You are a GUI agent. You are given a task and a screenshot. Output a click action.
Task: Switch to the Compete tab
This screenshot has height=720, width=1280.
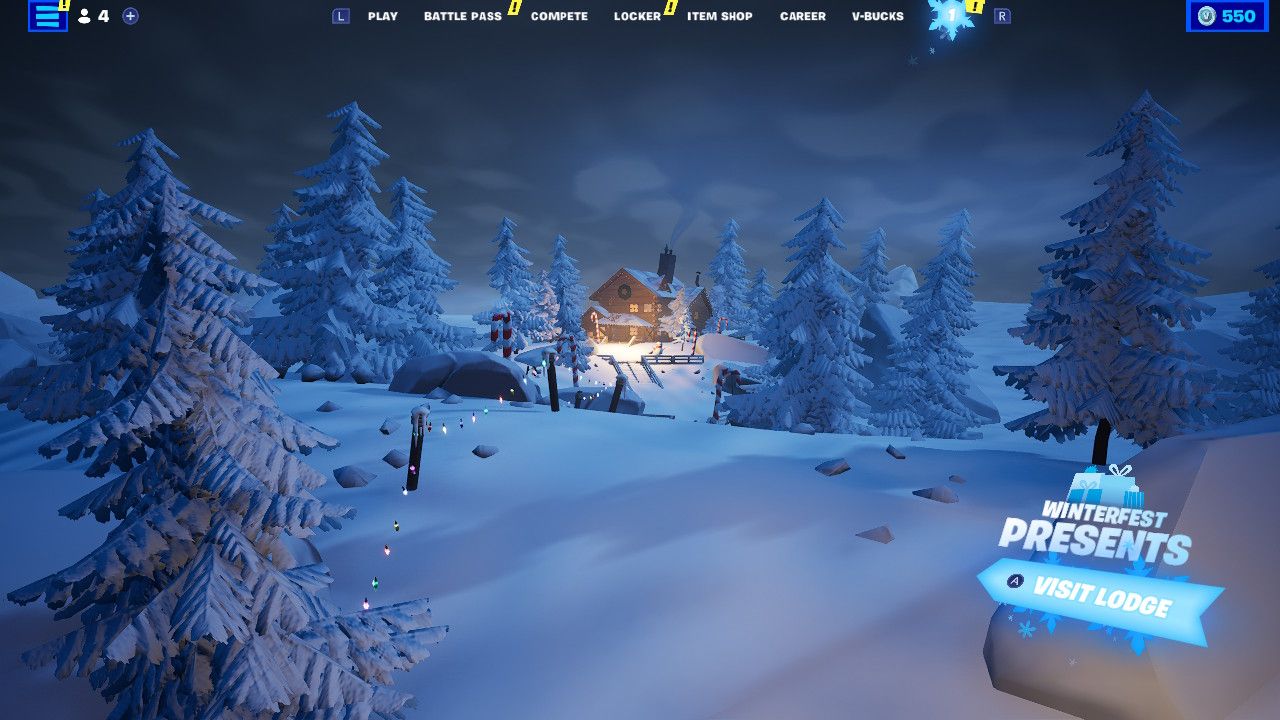(558, 16)
